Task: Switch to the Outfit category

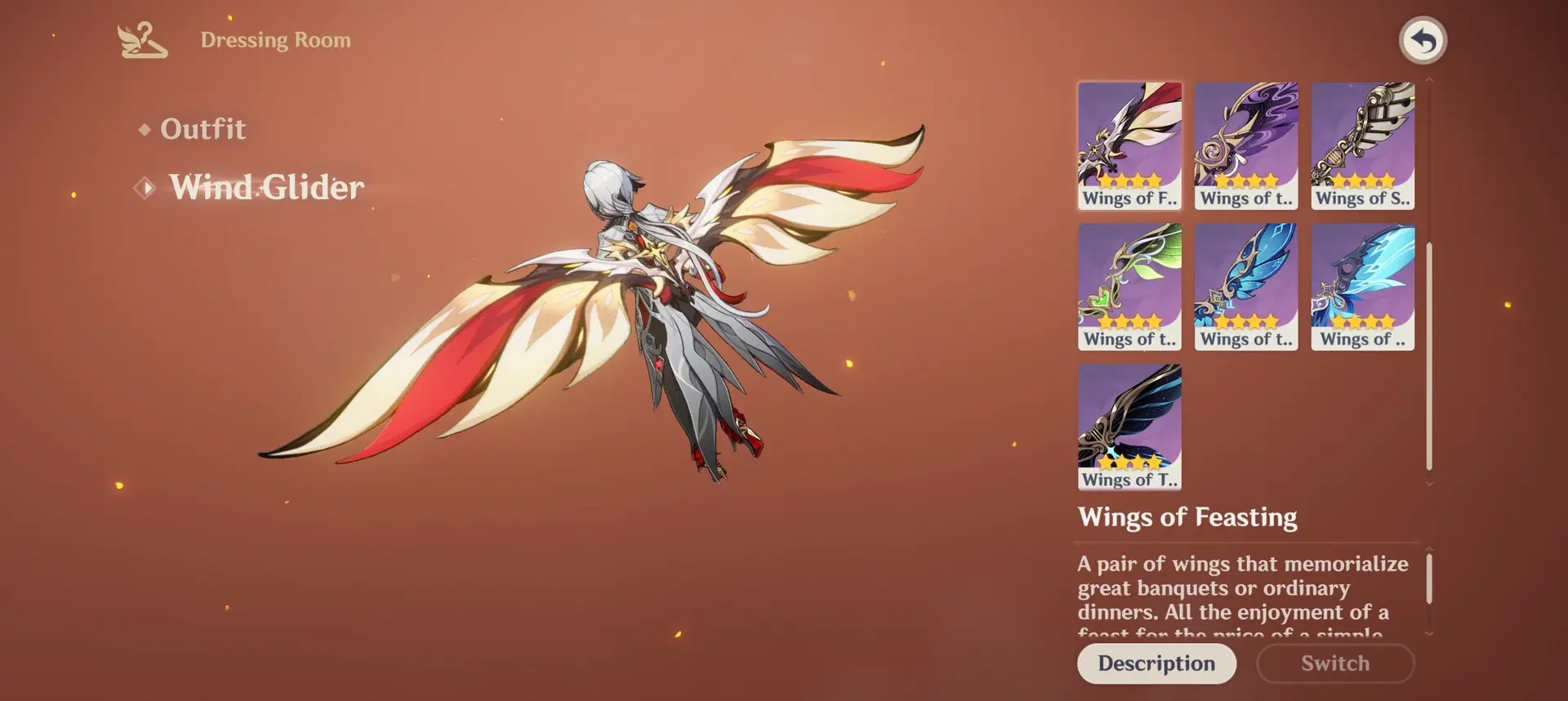Action: pyautogui.click(x=203, y=128)
